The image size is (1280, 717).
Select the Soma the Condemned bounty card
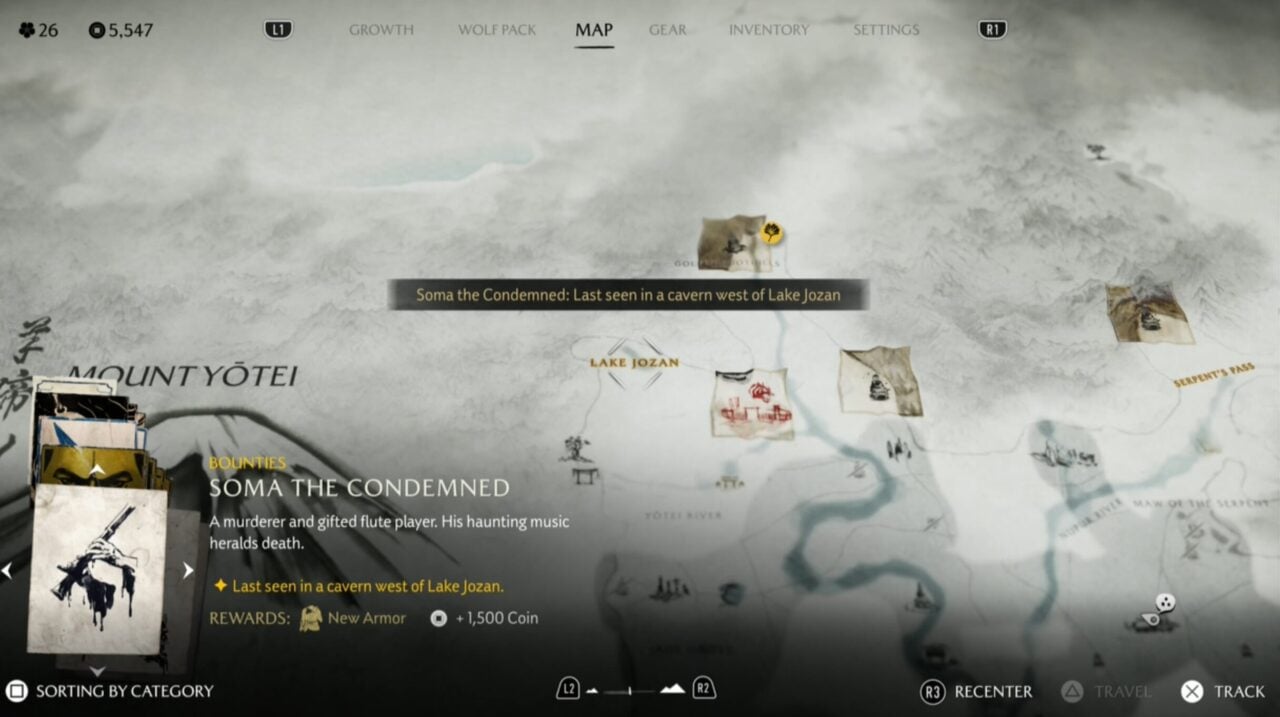pyautogui.click(x=97, y=569)
